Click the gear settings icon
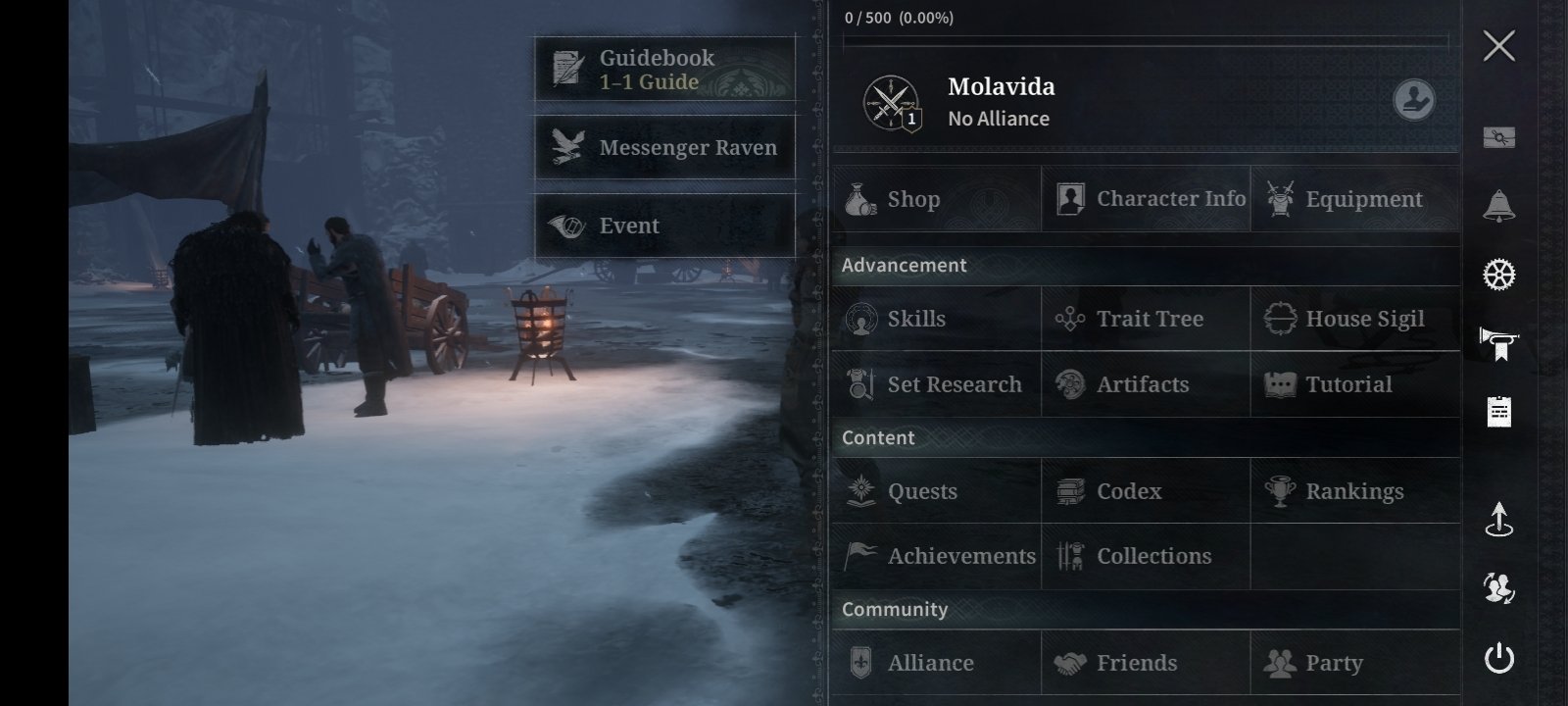1568x706 pixels. pos(1498,276)
